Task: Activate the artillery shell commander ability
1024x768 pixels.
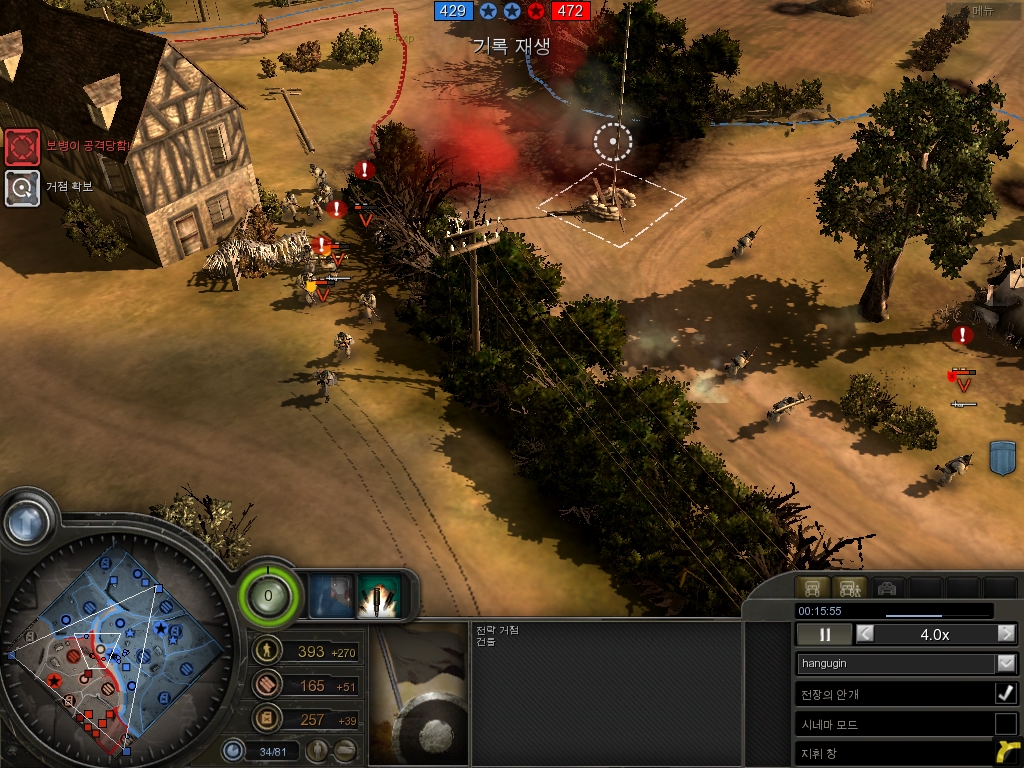Action: 379,594
